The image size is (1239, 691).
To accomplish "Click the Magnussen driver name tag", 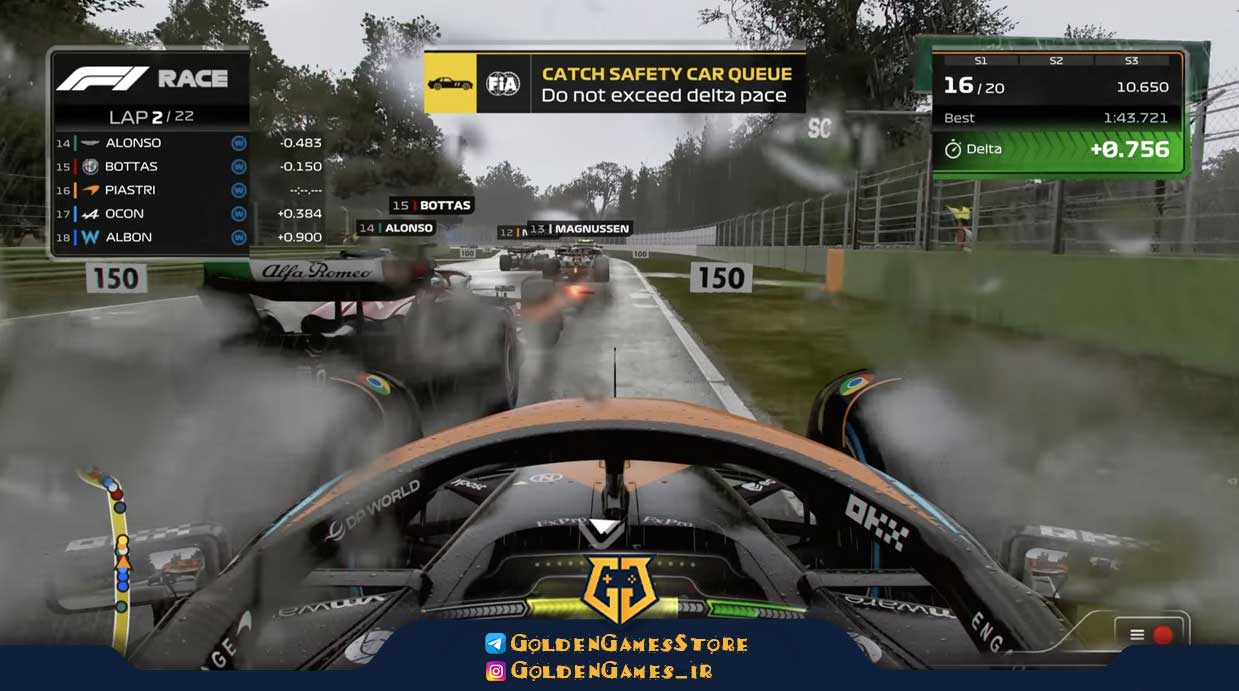I will (x=580, y=229).
